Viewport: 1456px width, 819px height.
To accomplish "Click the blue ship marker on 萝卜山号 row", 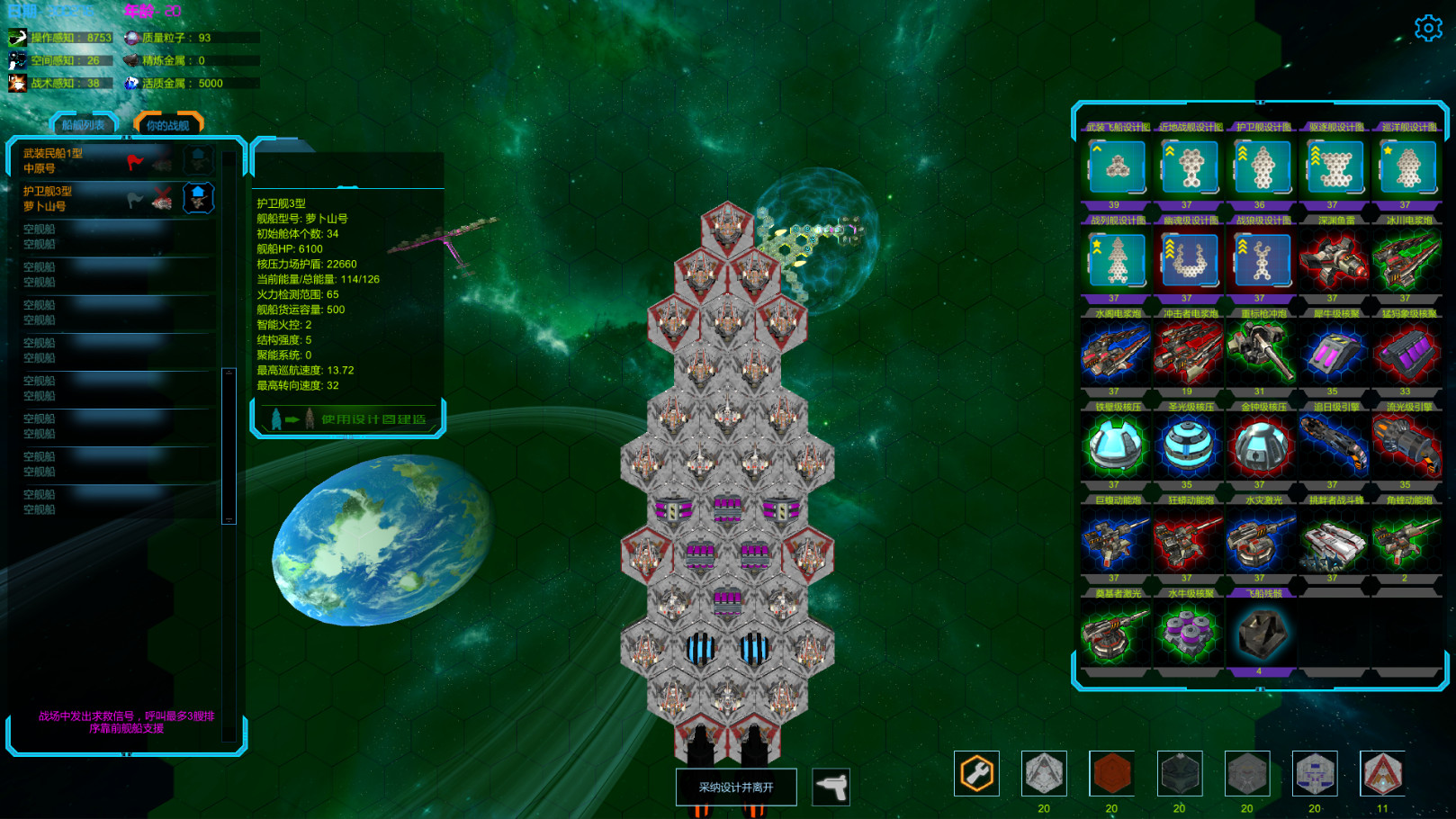I will coord(198,198).
